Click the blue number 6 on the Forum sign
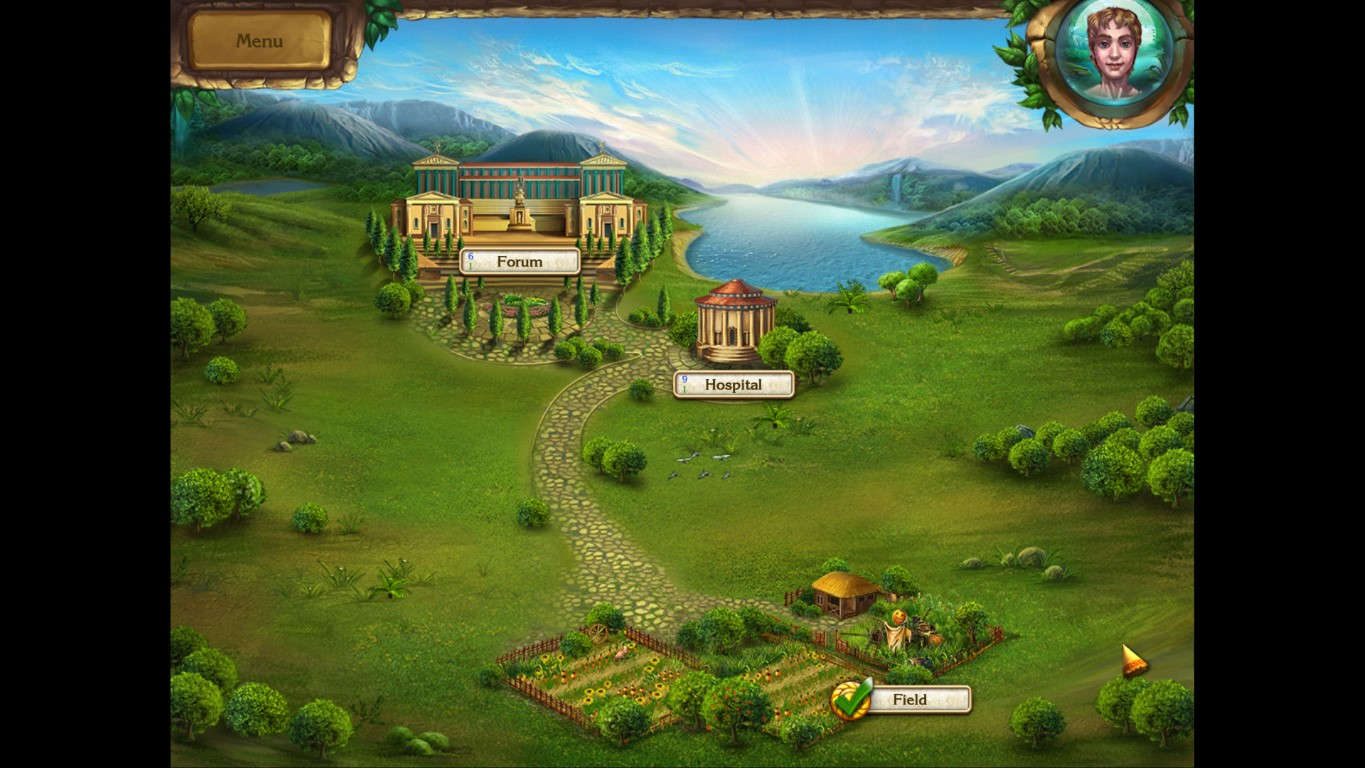The height and width of the screenshot is (768, 1365). coord(470,255)
